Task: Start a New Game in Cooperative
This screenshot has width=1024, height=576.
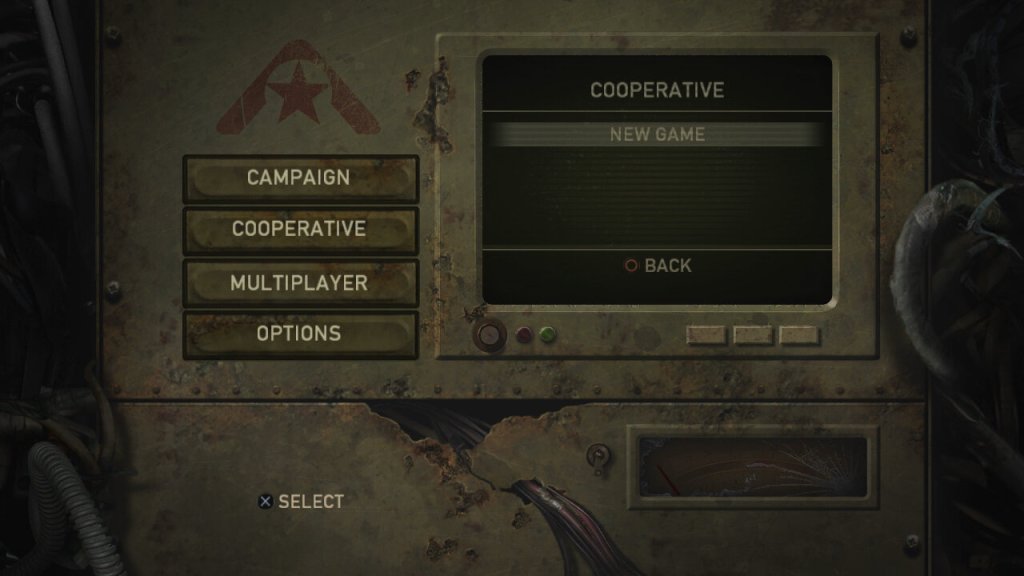Action: point(657,134)
